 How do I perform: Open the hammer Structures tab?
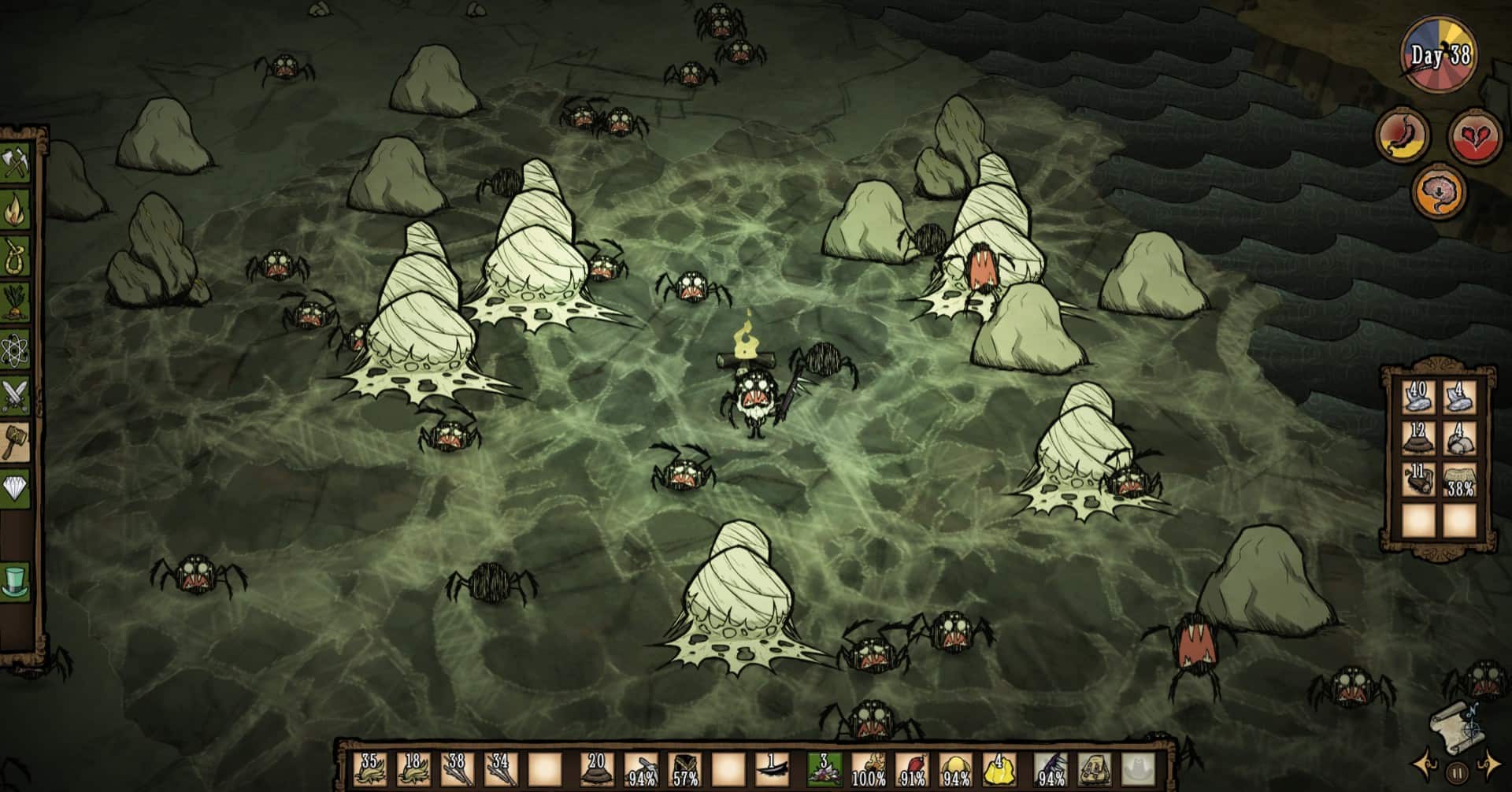tap(17, 441)
